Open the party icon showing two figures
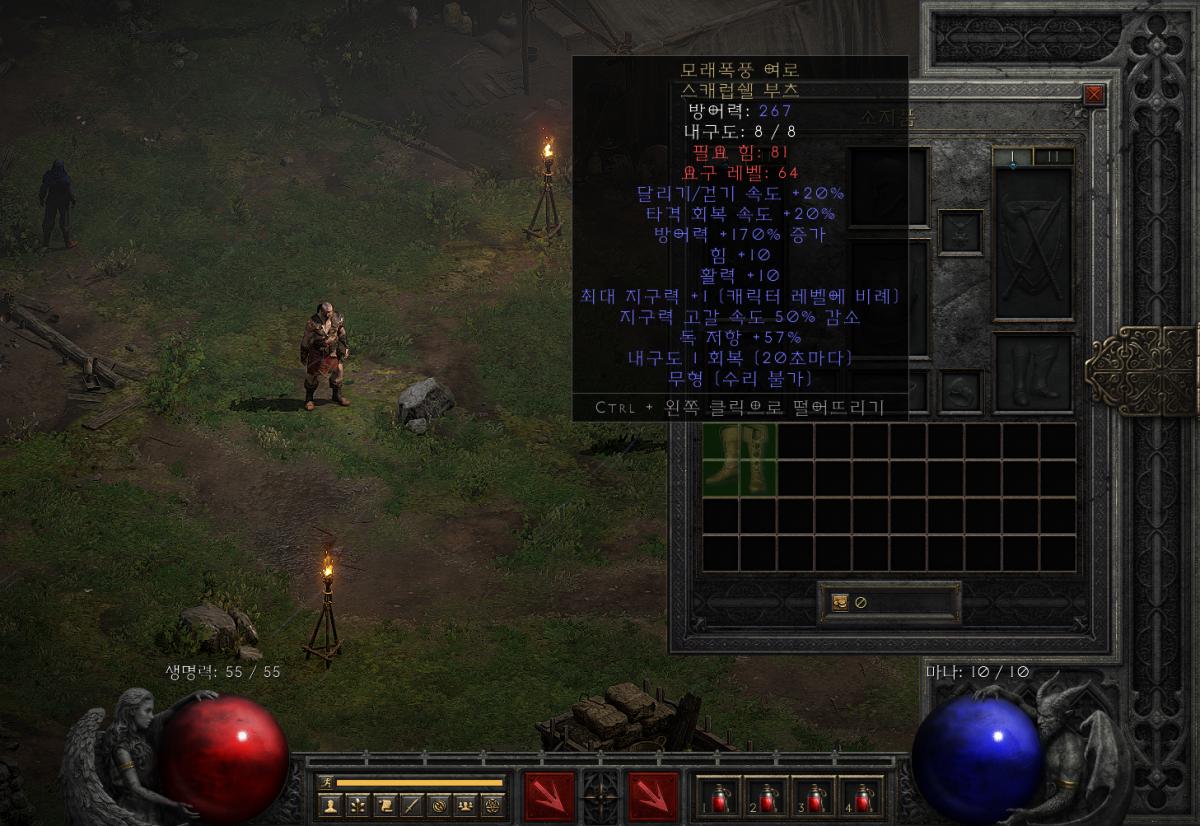Viewport: 1200px width, 826px height. pos(465,804)
